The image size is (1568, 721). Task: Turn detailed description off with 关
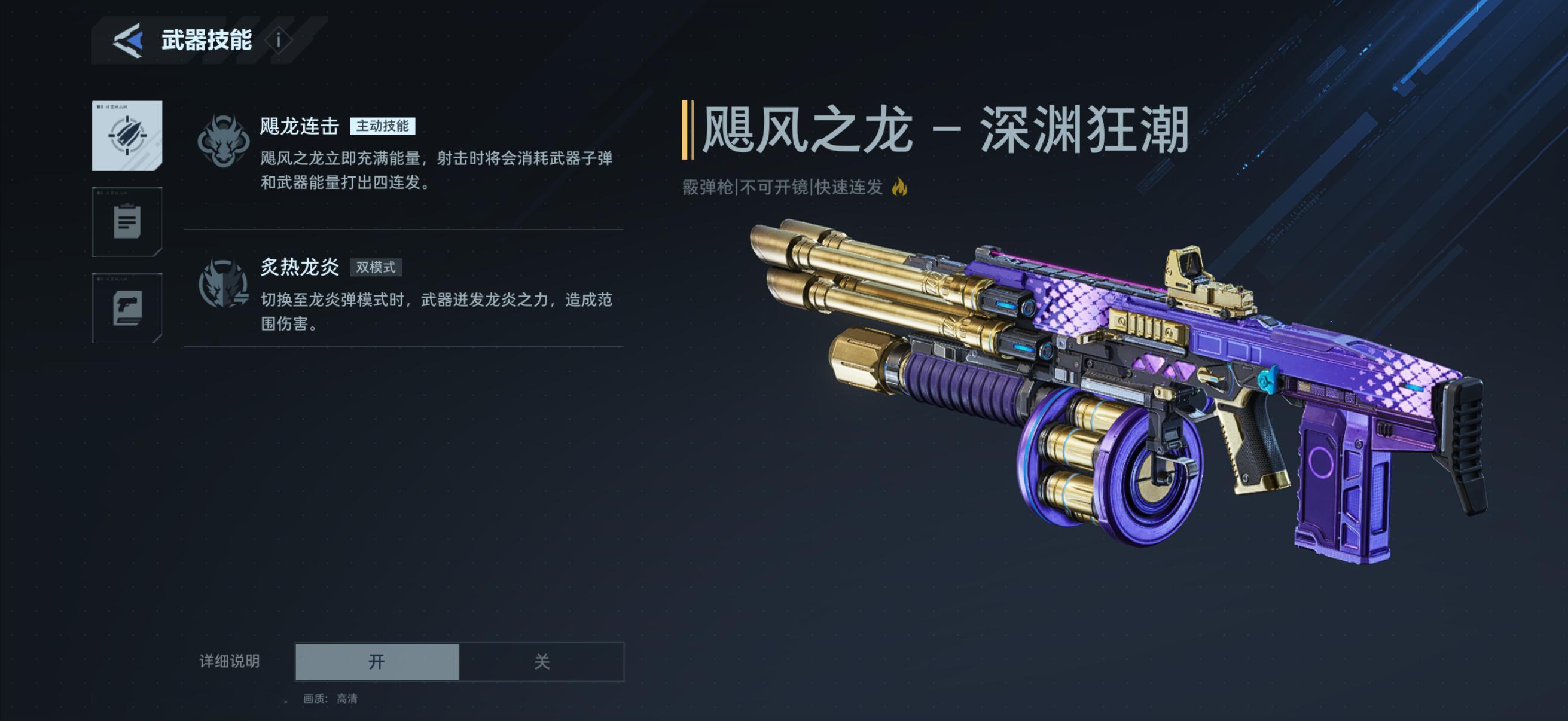coord(541,661)
